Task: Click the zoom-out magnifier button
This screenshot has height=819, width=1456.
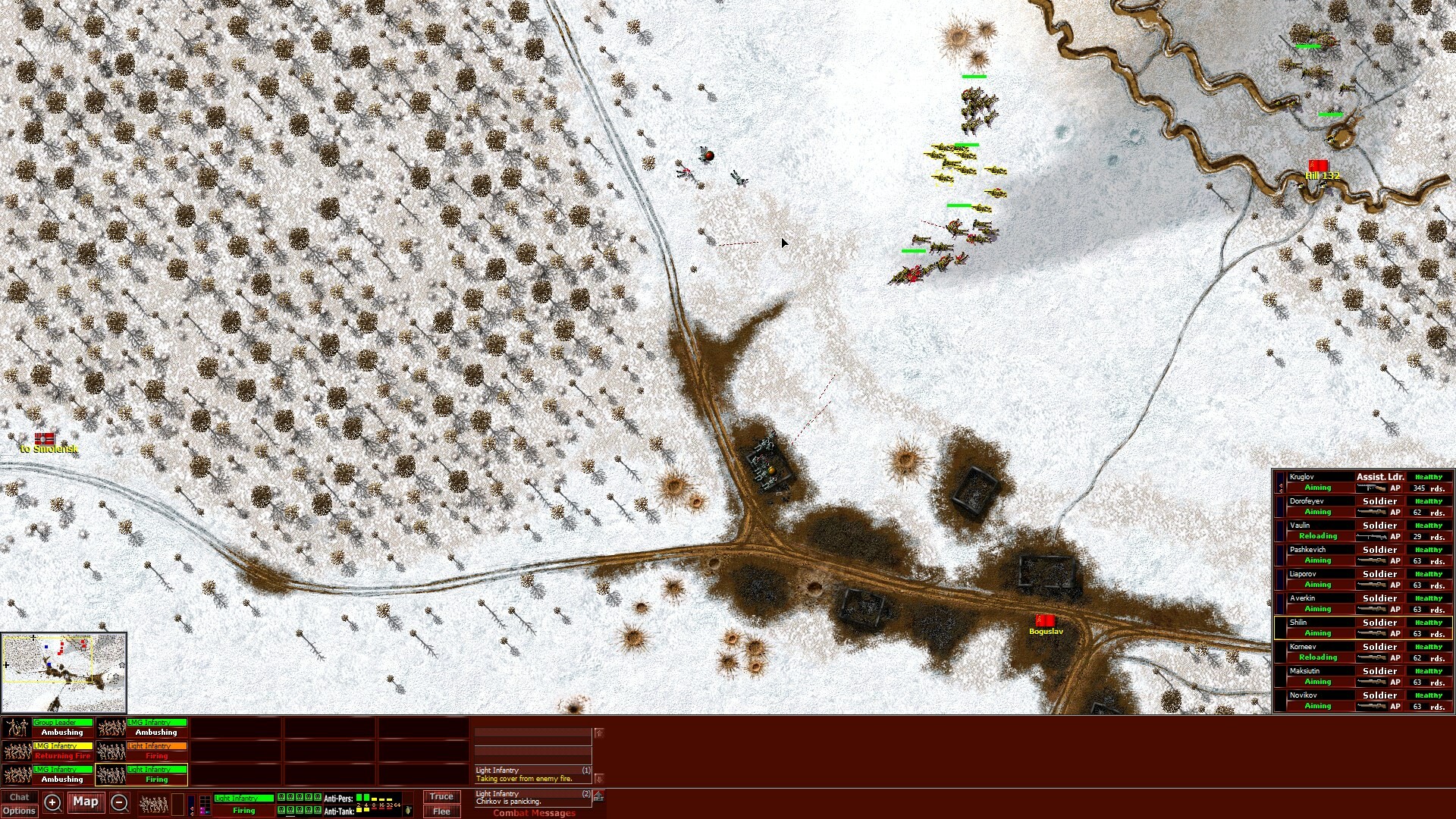Action: (x=120, y=802)
